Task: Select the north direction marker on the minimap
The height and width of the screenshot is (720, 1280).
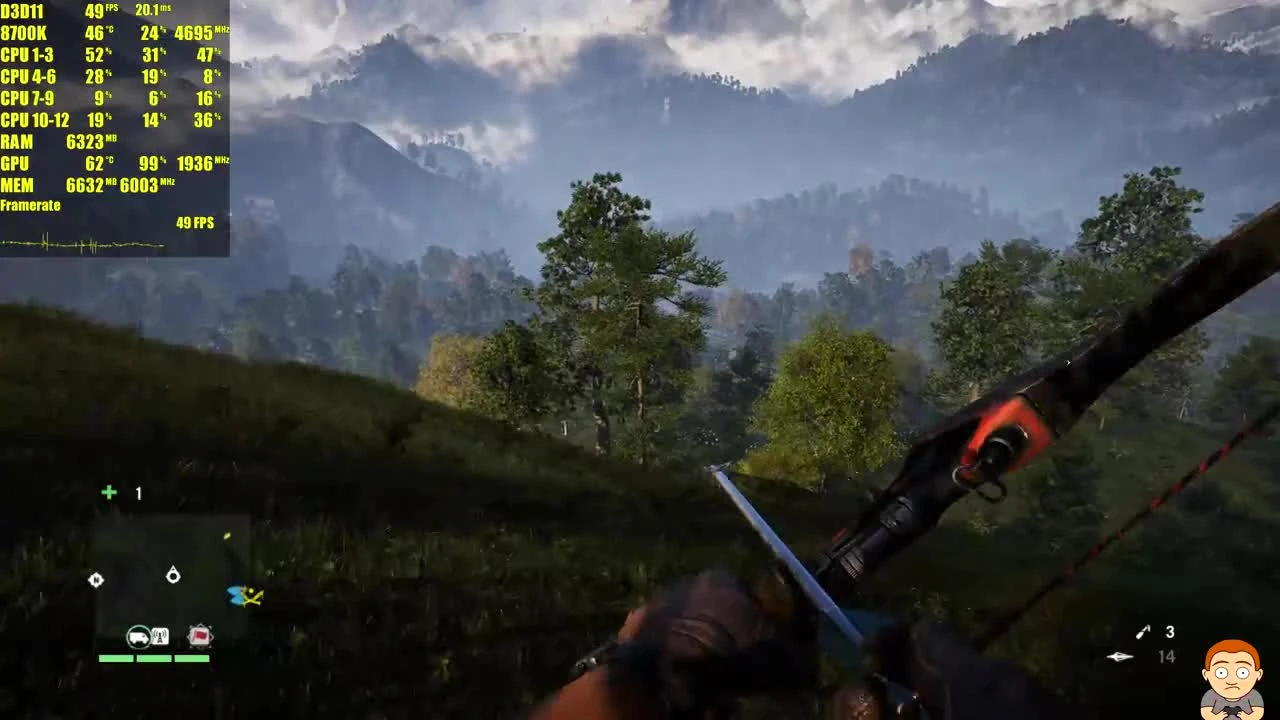Action: point(96,580)
